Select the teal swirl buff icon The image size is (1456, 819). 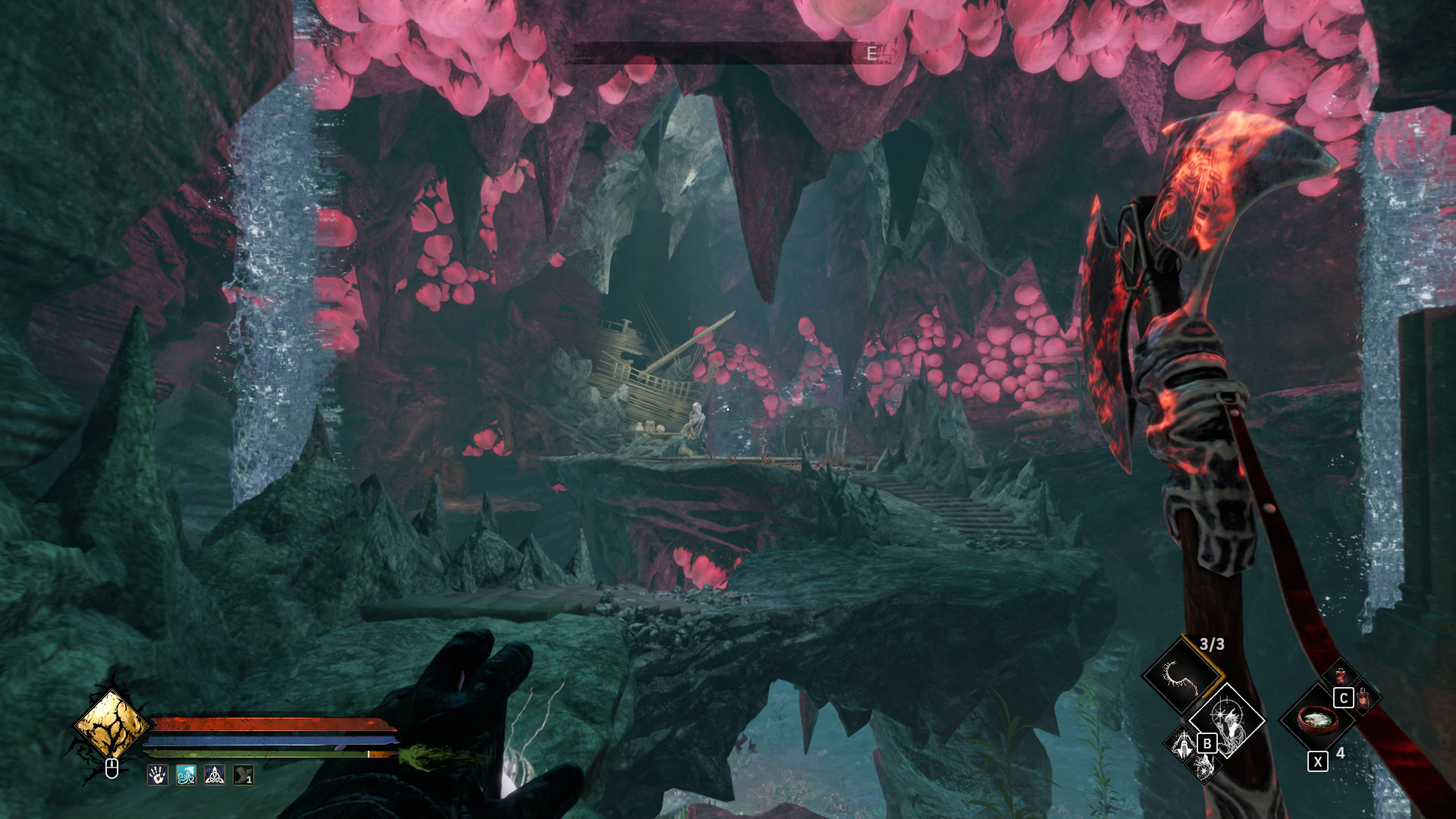tap(187, 775)
